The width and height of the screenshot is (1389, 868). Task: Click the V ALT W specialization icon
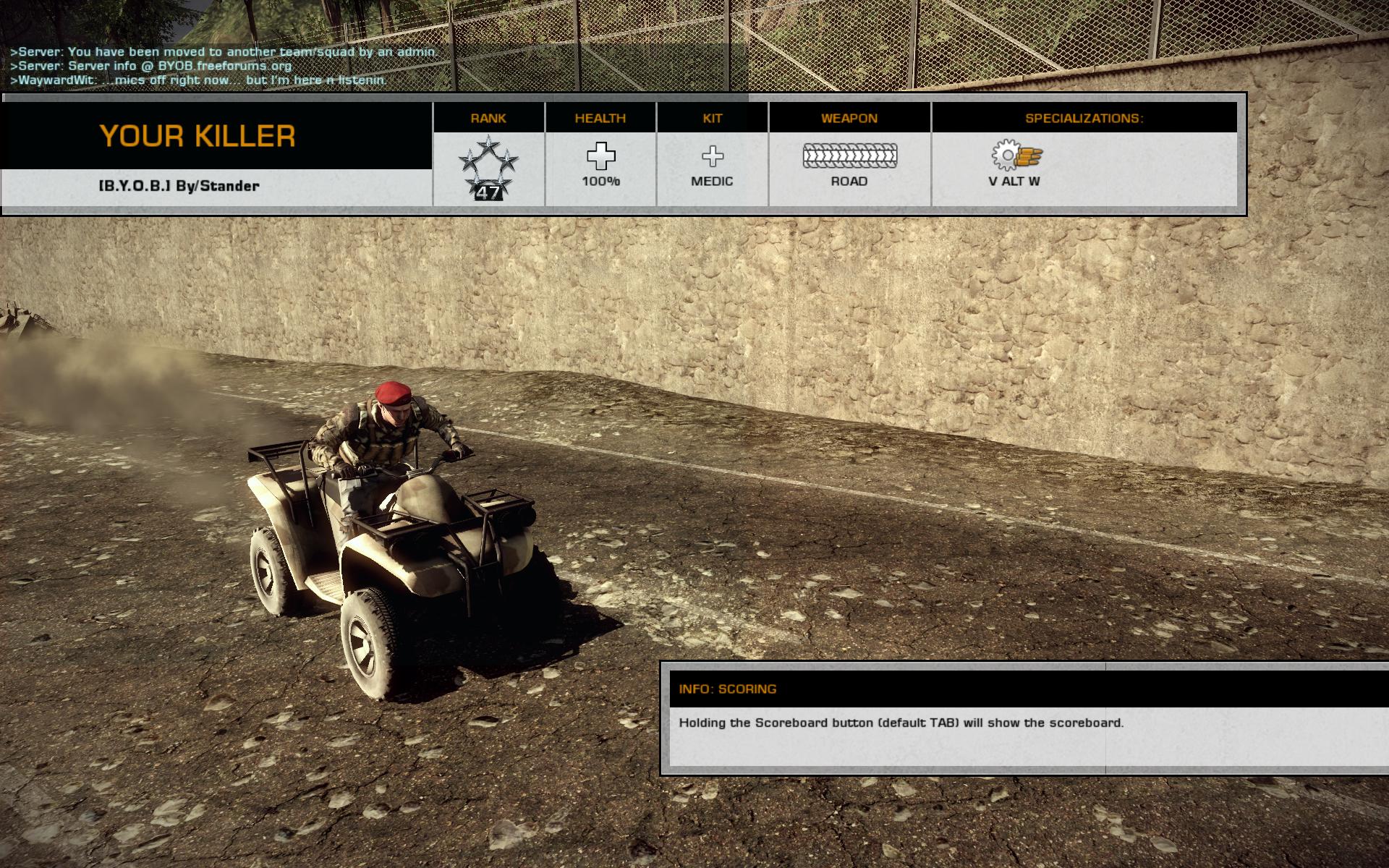(x=1017, y=156)
